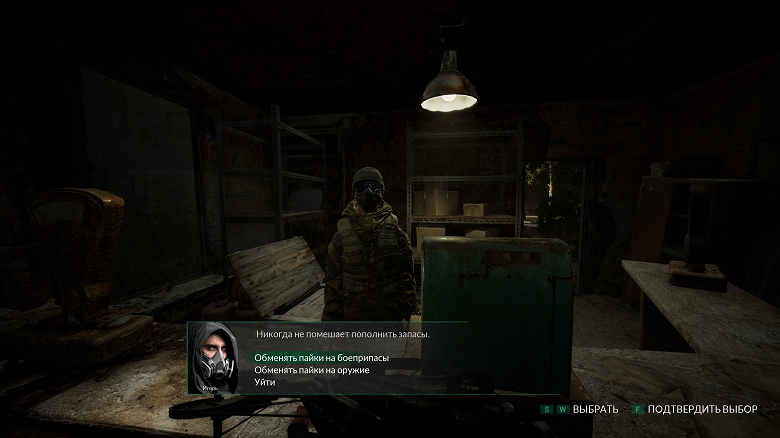Choose "Обменять пайки на боеприпасы" dialogue option
Image resolution: width=780 pixels, height=438 pixels.
320,357
